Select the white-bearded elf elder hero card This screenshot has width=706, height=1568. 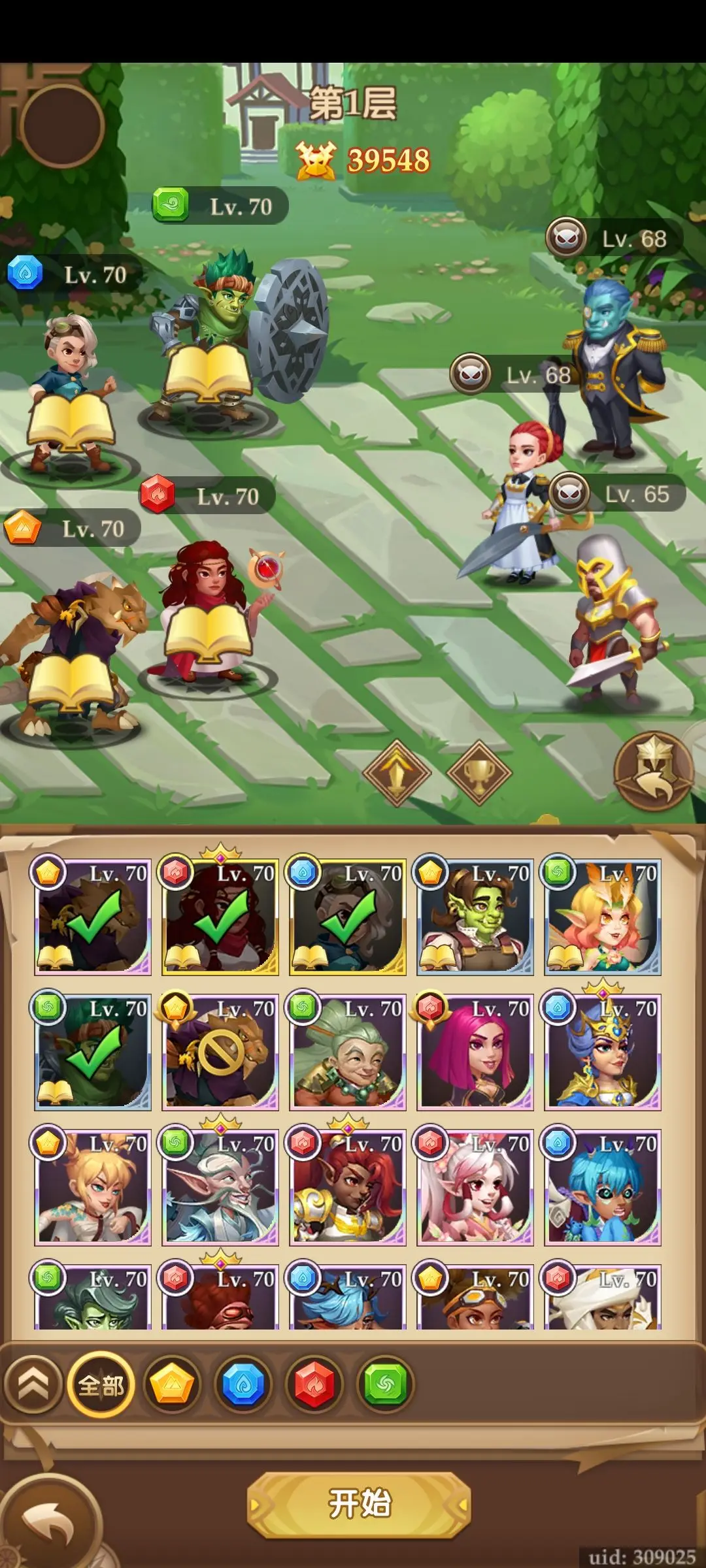click(220, 1188)
